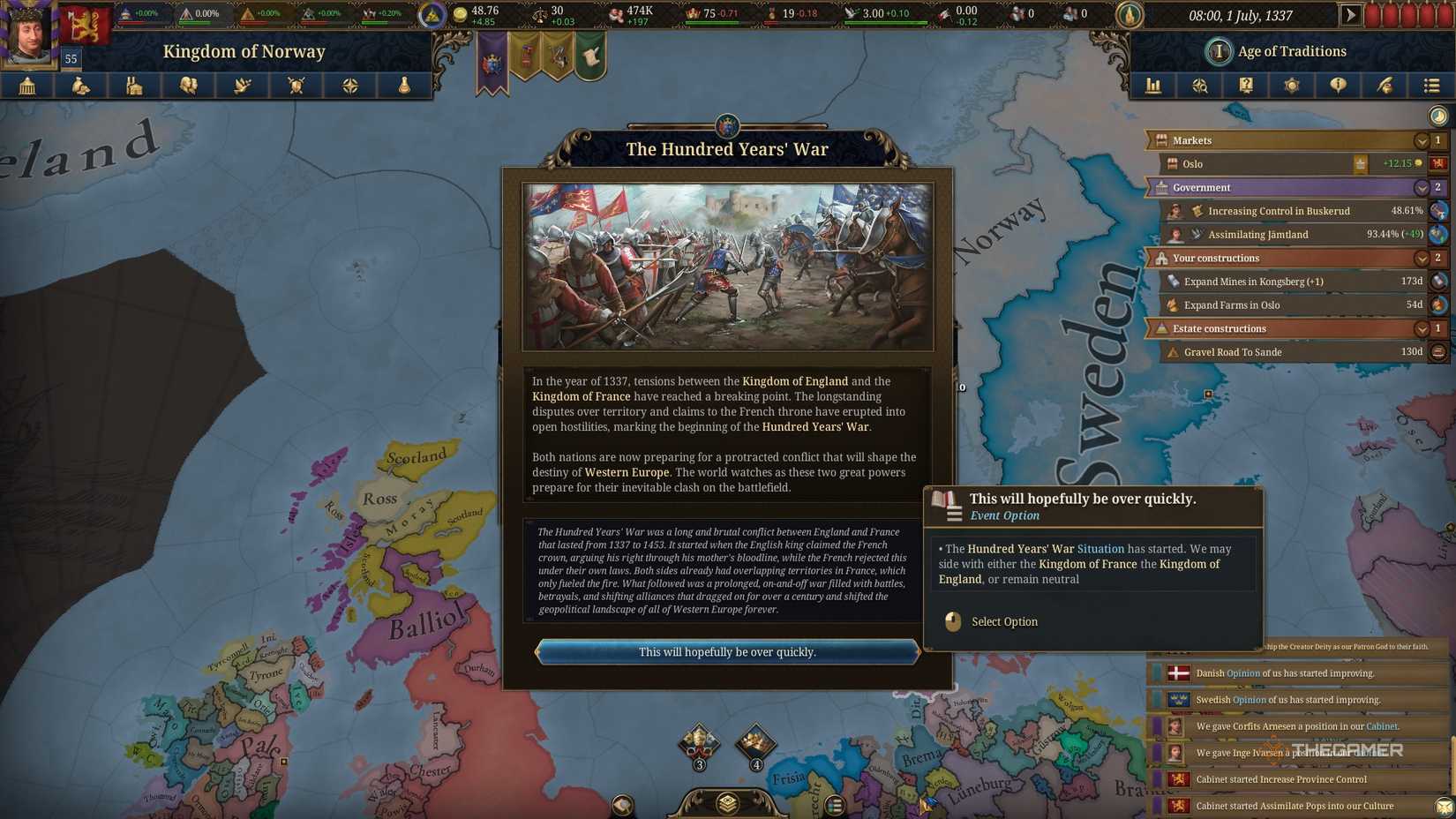
Task: Toggle the Your constructions section visibility
Action: [x=1422, y=258]
